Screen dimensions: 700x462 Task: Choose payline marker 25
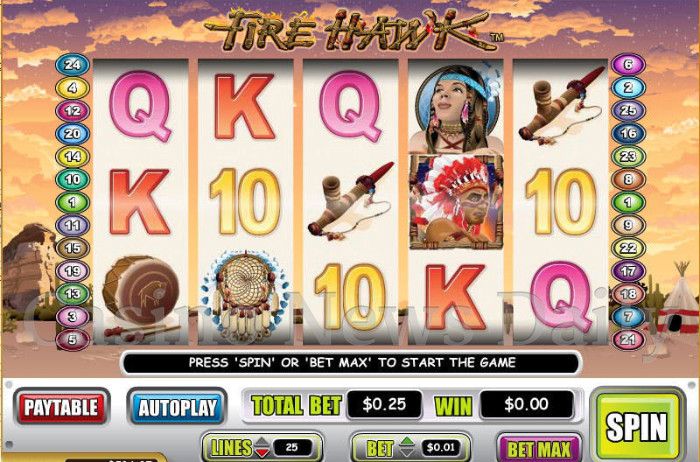[x=629, y=110]
